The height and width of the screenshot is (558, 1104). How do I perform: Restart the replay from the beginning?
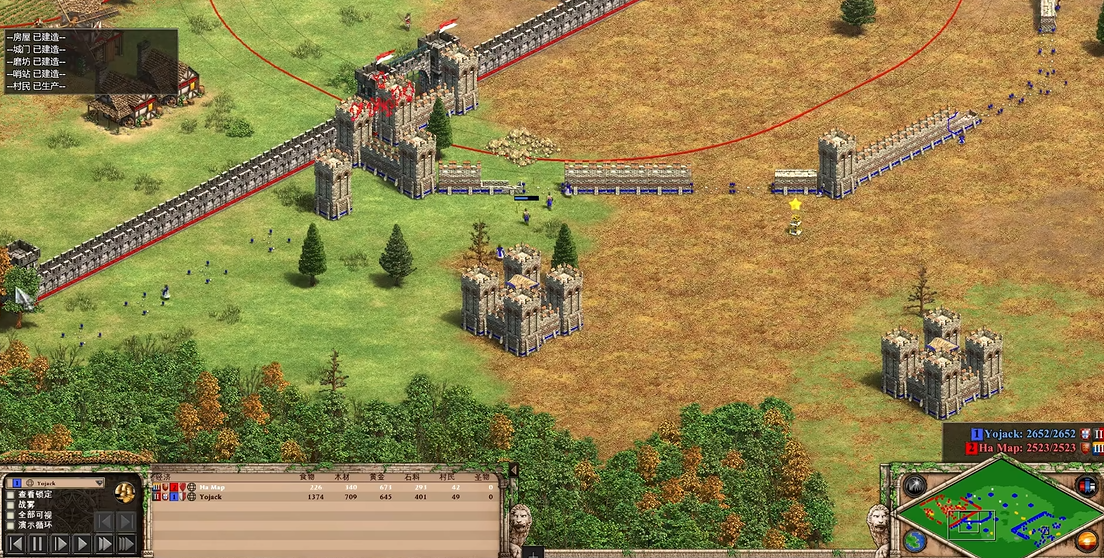pos(15,544)
